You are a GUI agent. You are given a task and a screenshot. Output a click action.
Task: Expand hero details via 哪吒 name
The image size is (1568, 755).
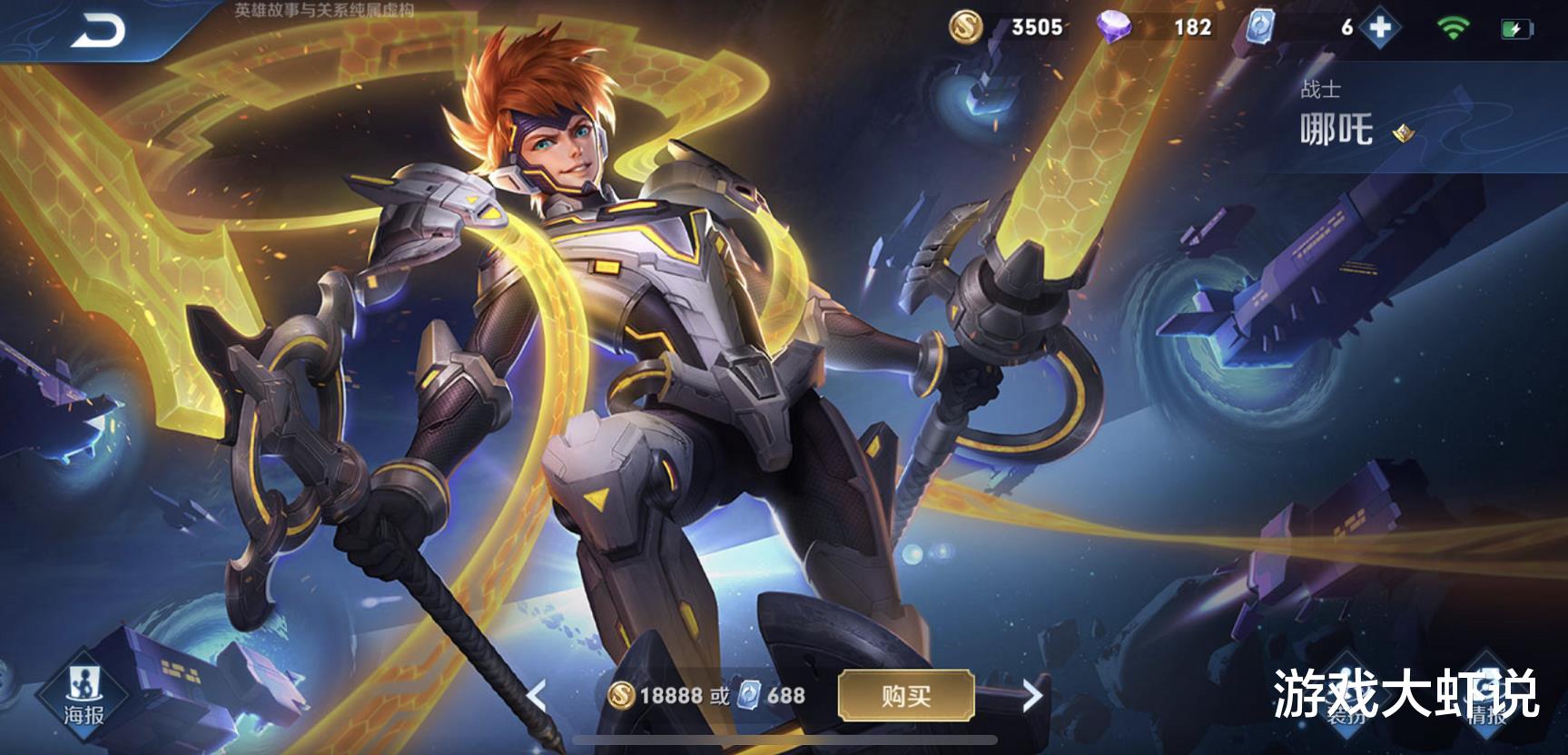(1335, 128)
